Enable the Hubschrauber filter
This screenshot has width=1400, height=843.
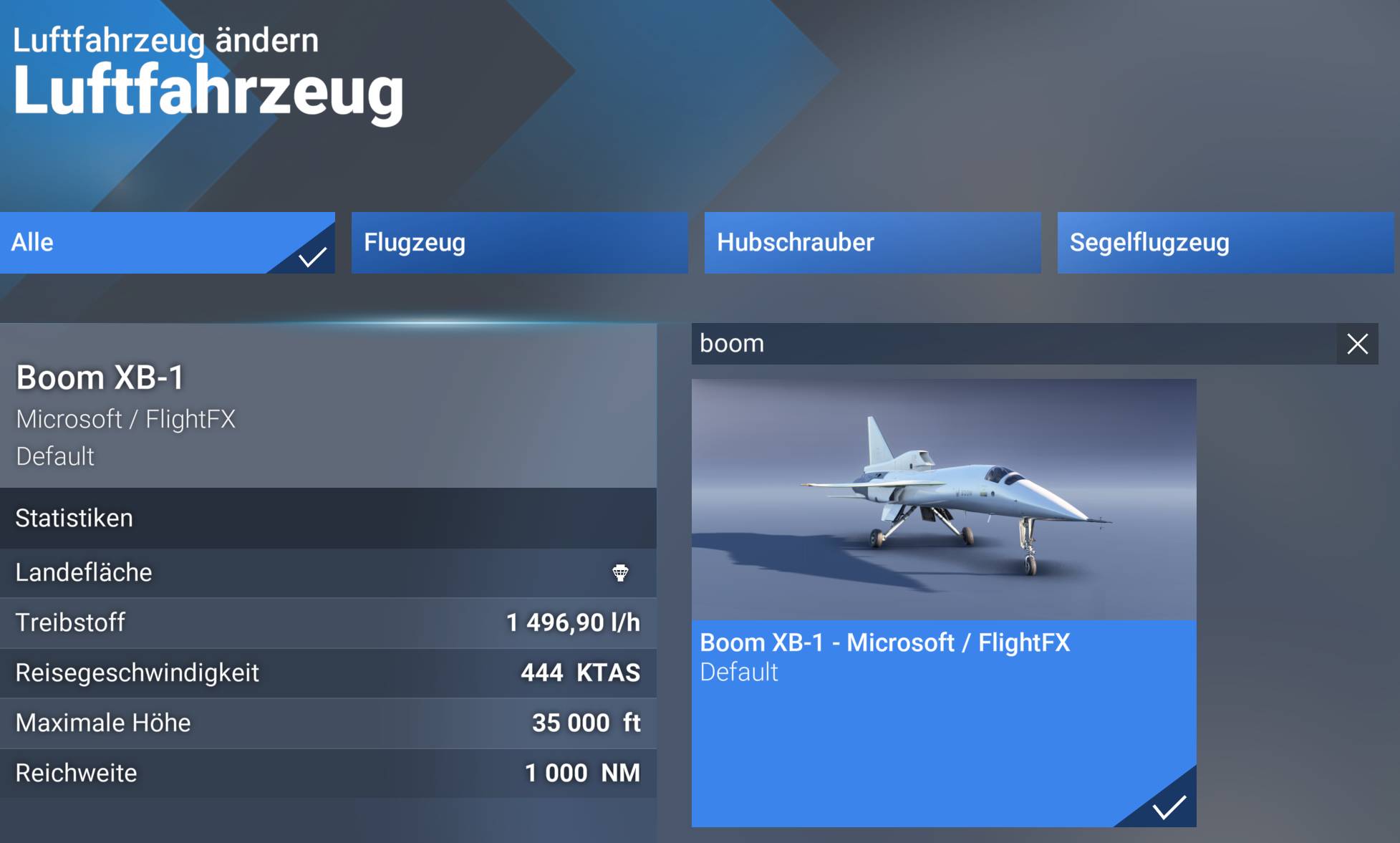point(872,243)
